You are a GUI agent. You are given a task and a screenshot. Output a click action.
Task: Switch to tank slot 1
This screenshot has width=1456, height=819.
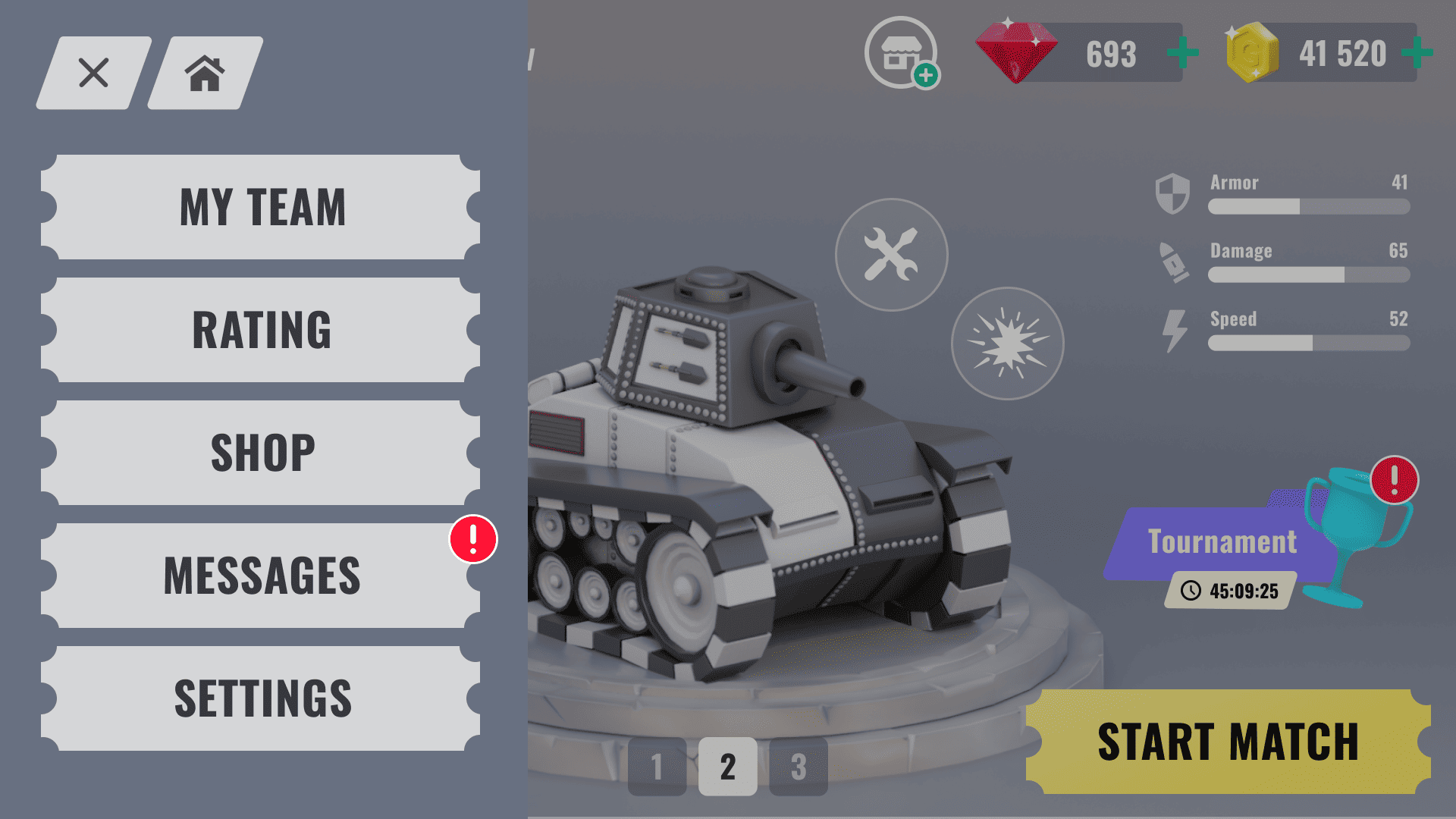657,767
